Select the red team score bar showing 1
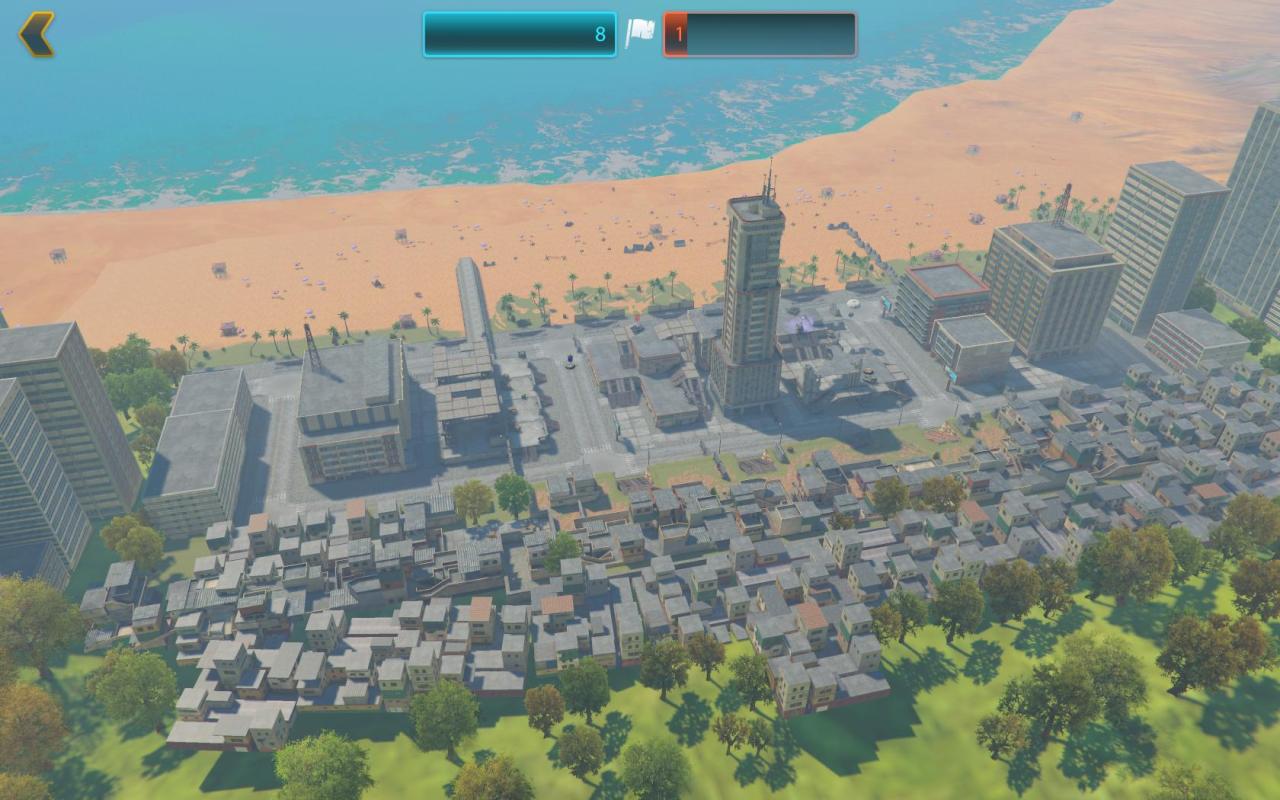Image resolution: width=1280 pixels, height=800 pixels. 760,33
